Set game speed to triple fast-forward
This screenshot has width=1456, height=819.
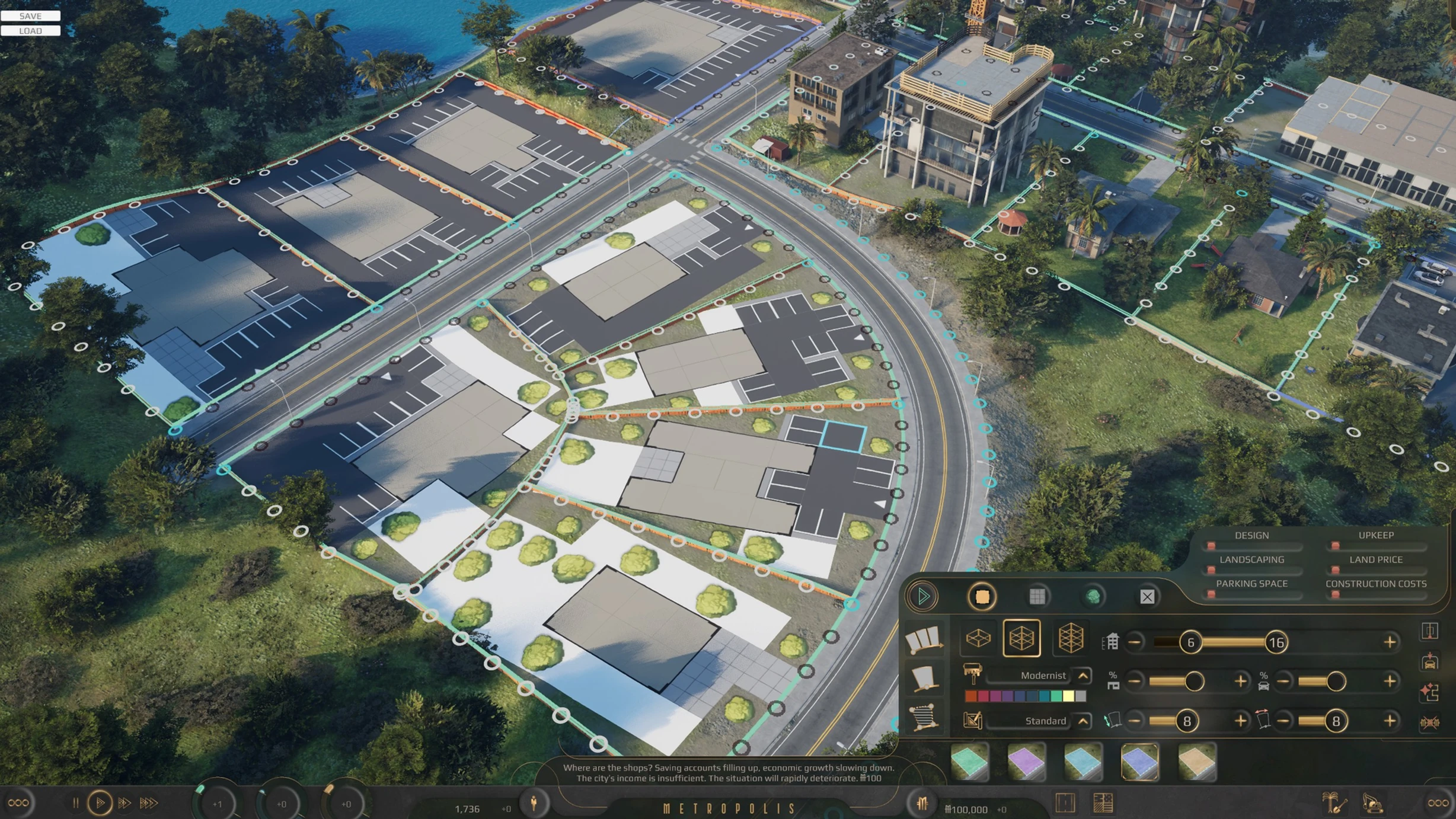click(x=149, y=803)
